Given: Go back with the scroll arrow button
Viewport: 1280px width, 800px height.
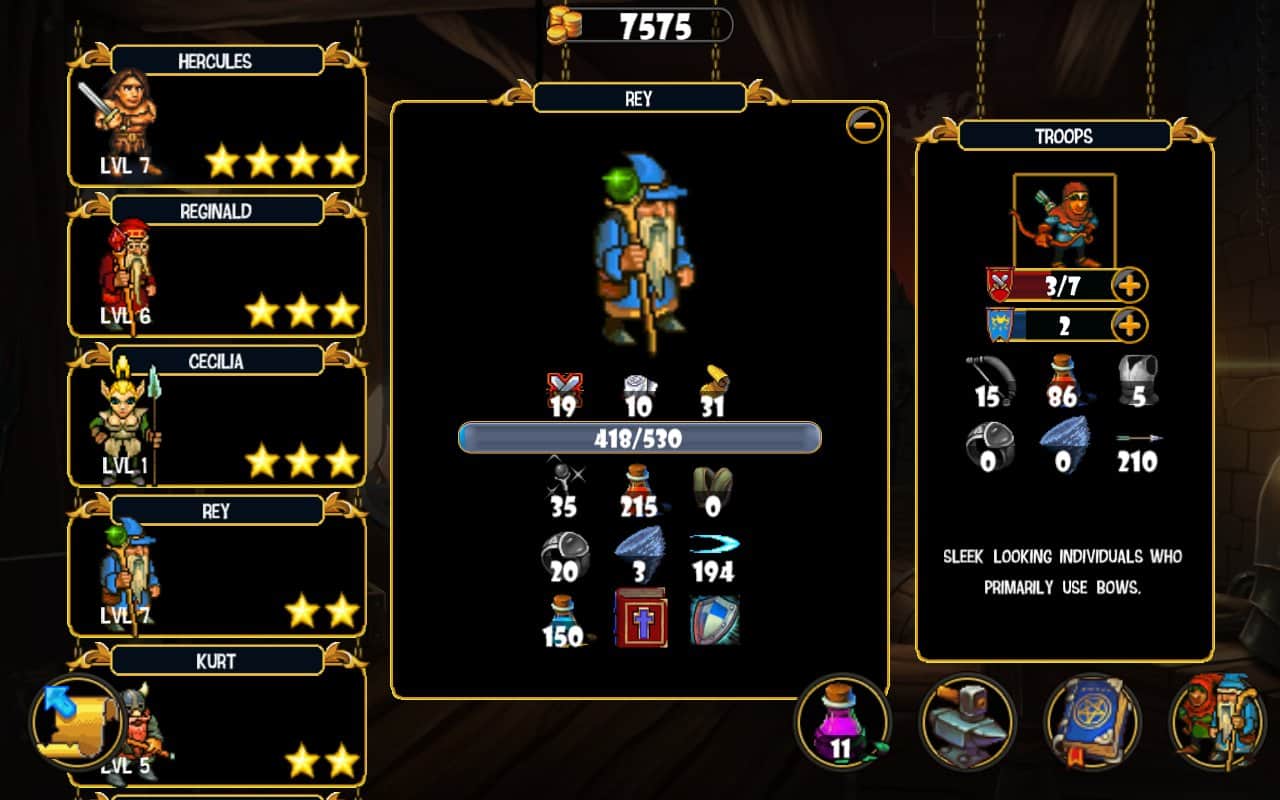Looking at the screenshot, I should point(77,721).
